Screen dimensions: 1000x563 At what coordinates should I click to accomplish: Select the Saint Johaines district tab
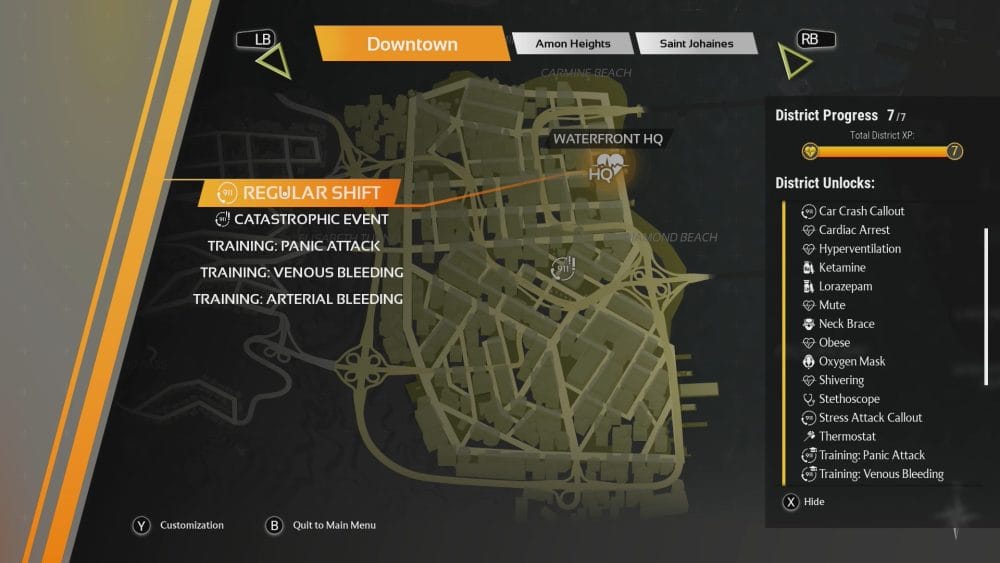(x=697, y=44)
